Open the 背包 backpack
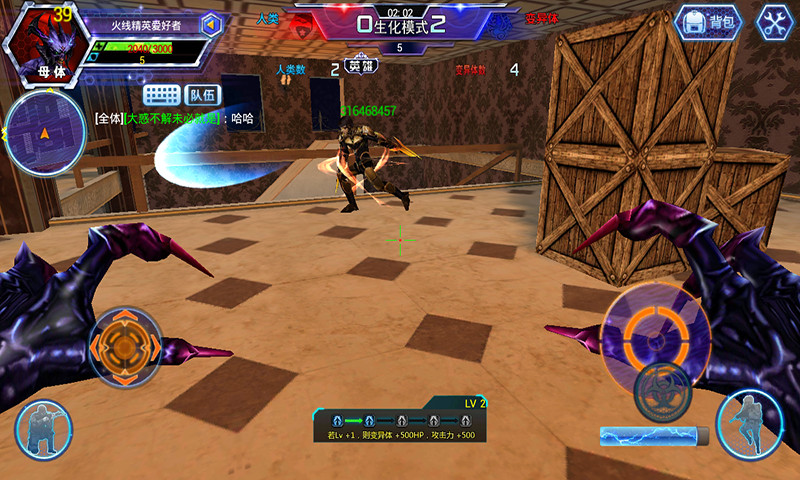Image resolution: width=800 pixels, height=480 pixels. click(709, 22)
